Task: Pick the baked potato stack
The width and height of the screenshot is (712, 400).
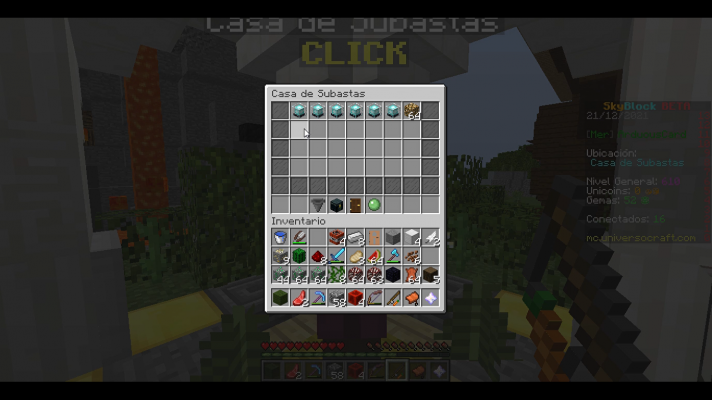Action: tap(355, 255)
